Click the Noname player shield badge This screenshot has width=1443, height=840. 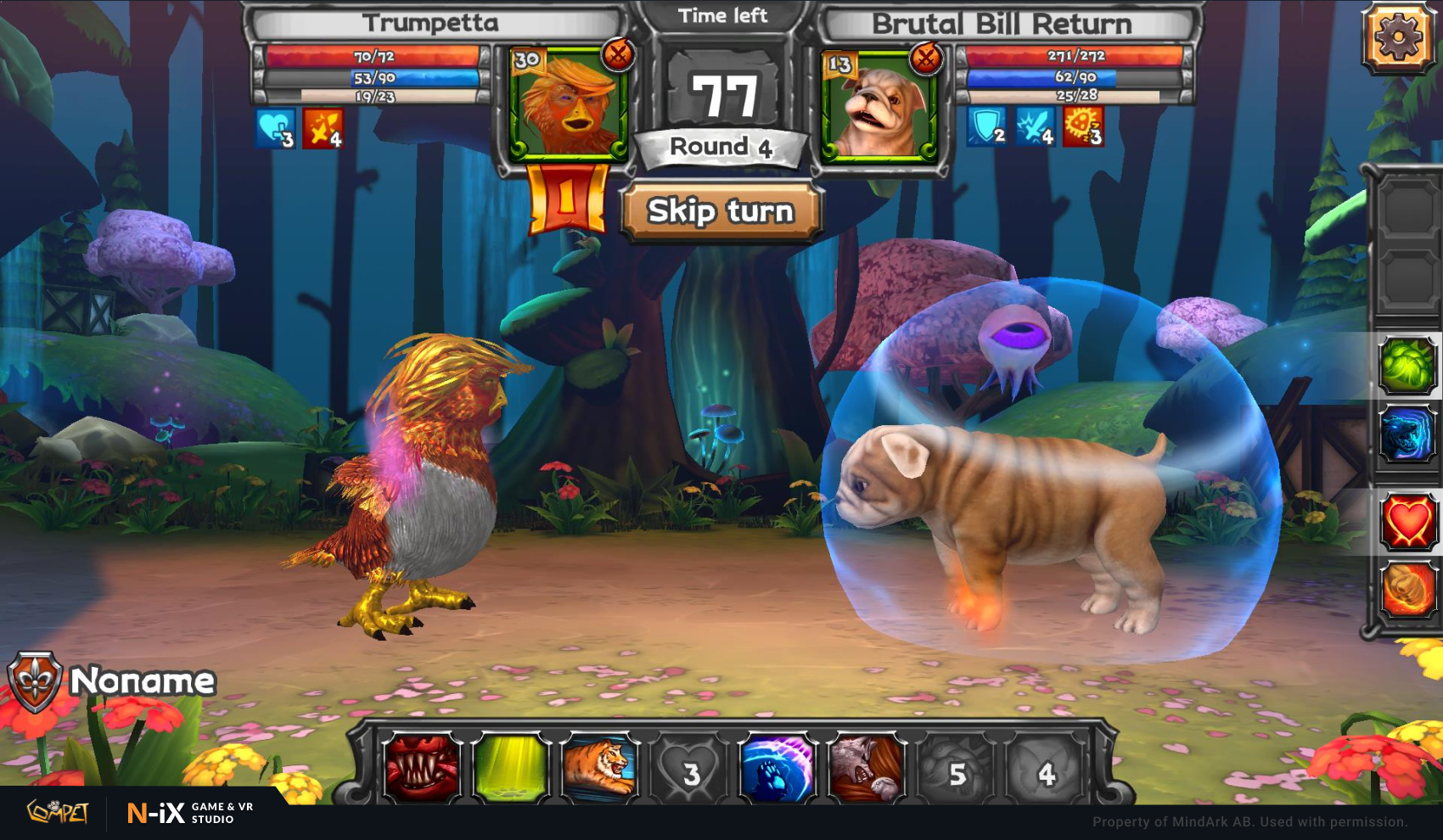click(x=35, y=681)
